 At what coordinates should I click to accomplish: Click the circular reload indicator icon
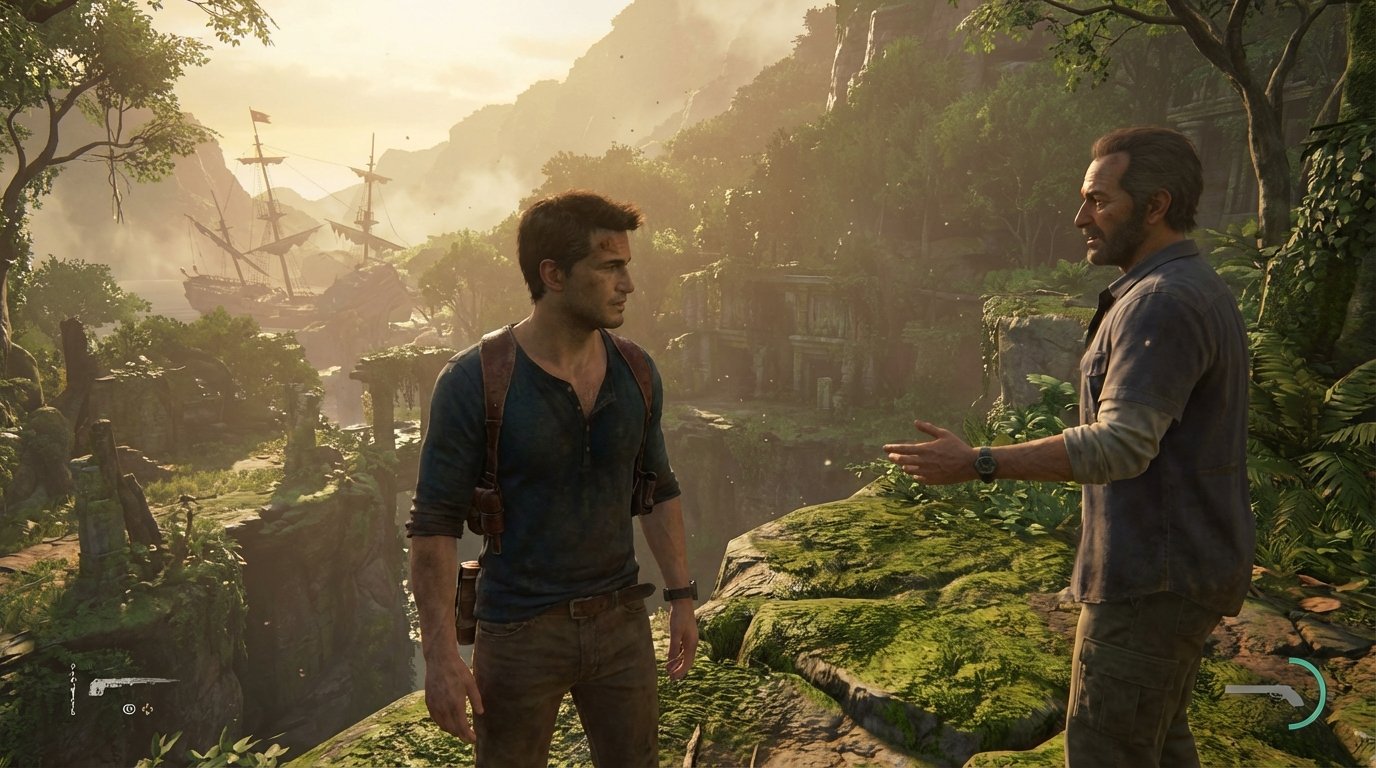click(129, 709)
